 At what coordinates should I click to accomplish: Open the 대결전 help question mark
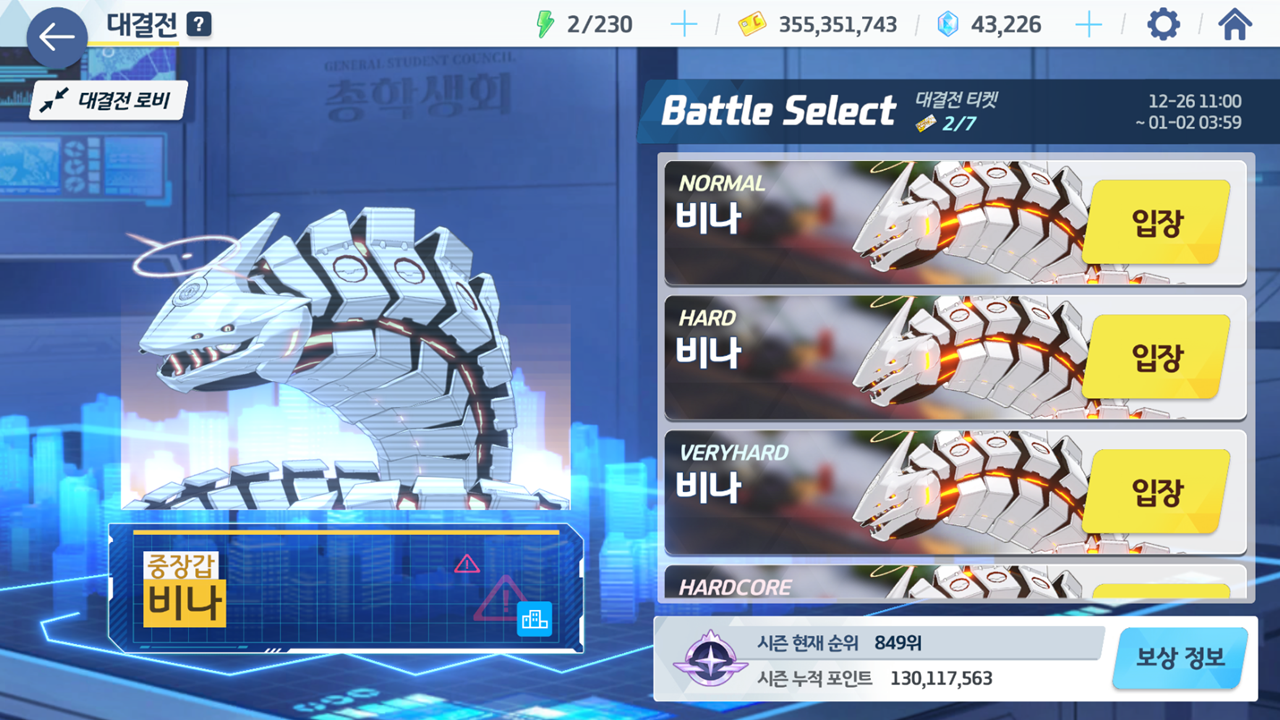[199, 24]
